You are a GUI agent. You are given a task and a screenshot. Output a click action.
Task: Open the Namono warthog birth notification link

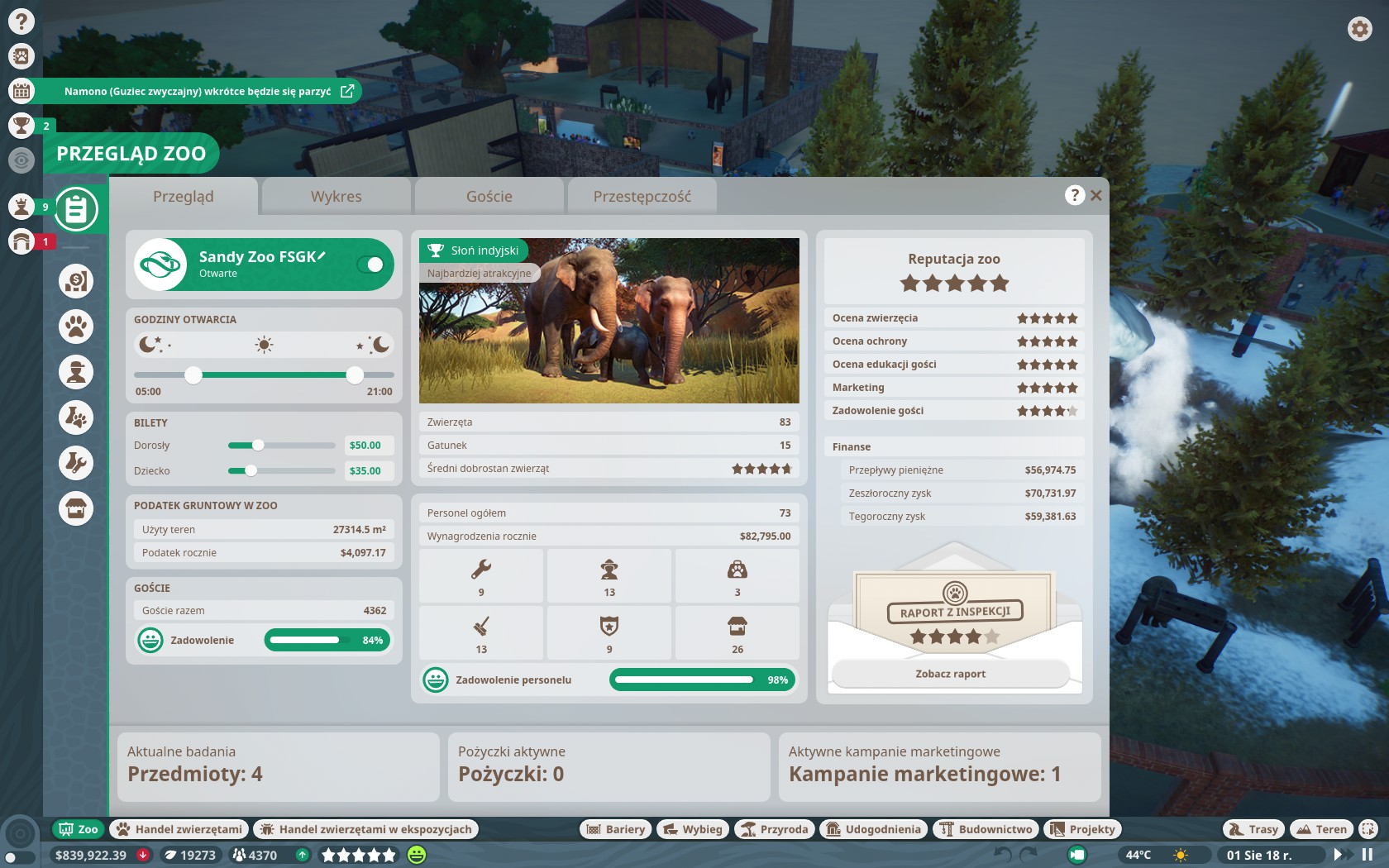pyautogui.click(x=347, y=91)
